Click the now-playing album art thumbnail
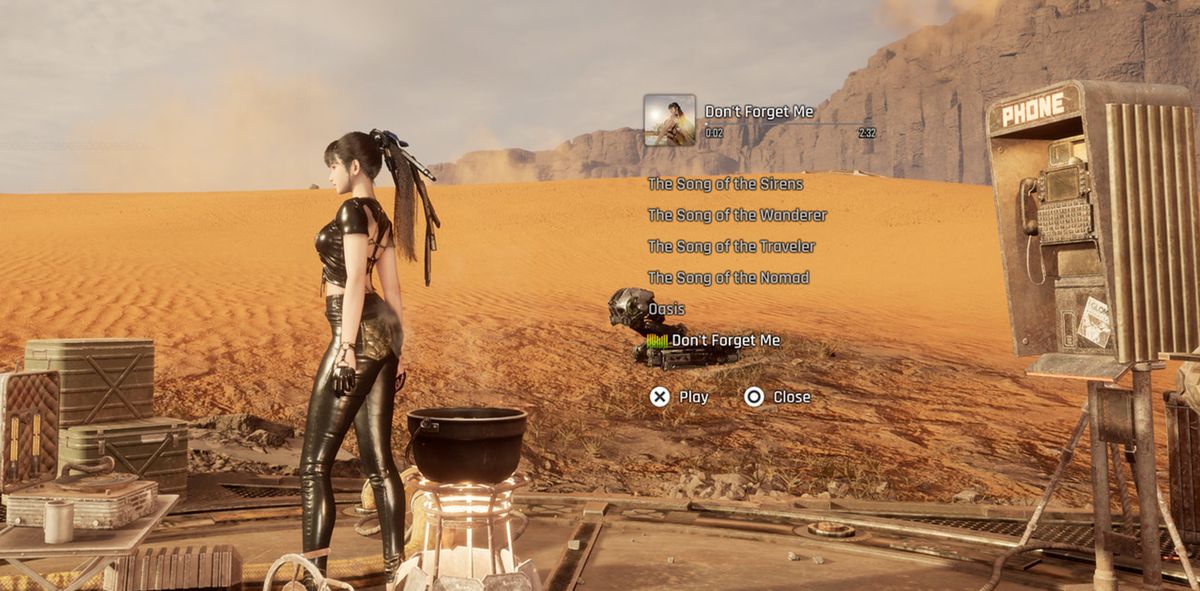The image size is (1200, 591). pyautogui.click(x=670, y=120)
